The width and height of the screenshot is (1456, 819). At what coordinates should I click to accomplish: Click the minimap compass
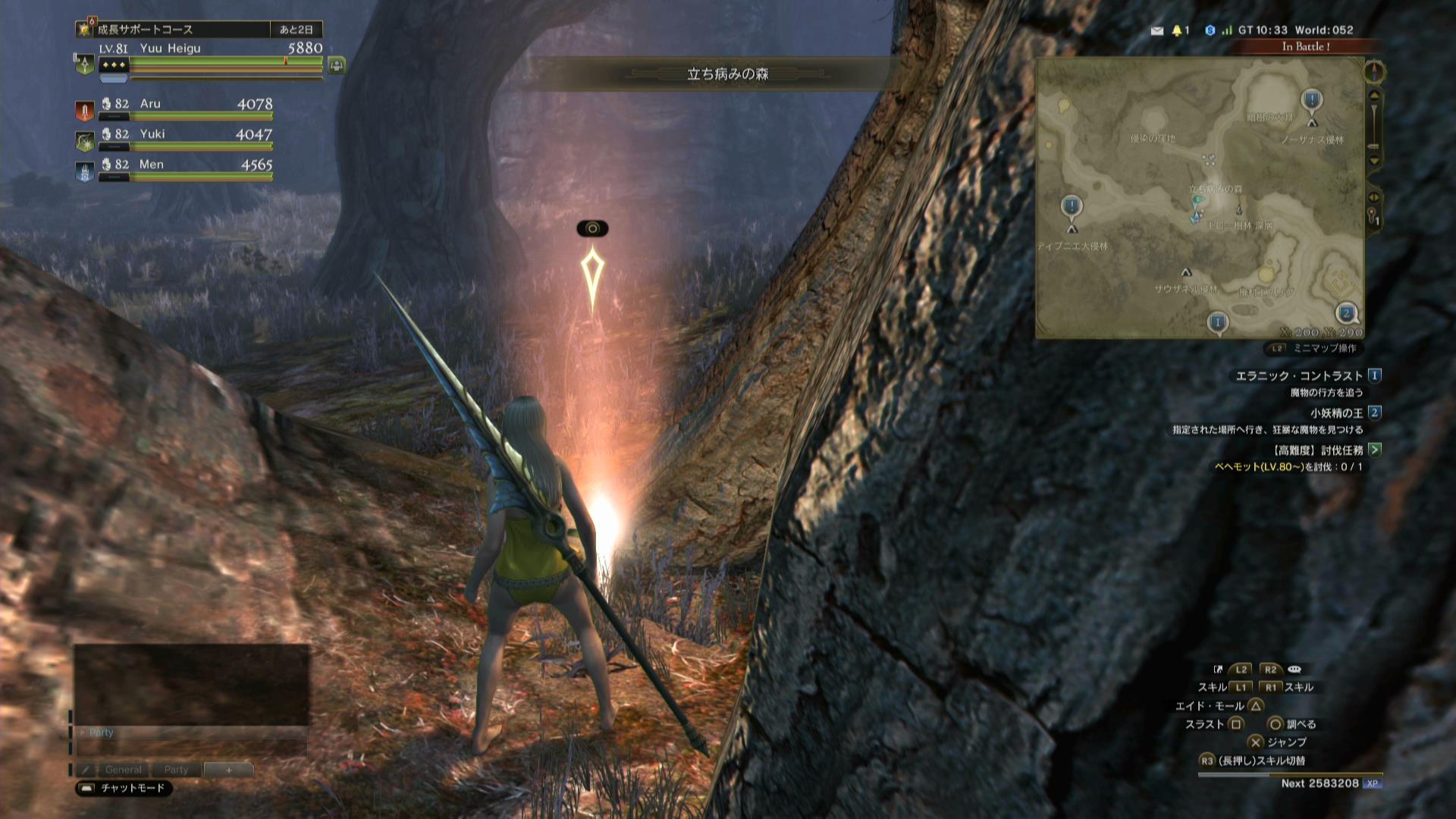[1374, 73]
